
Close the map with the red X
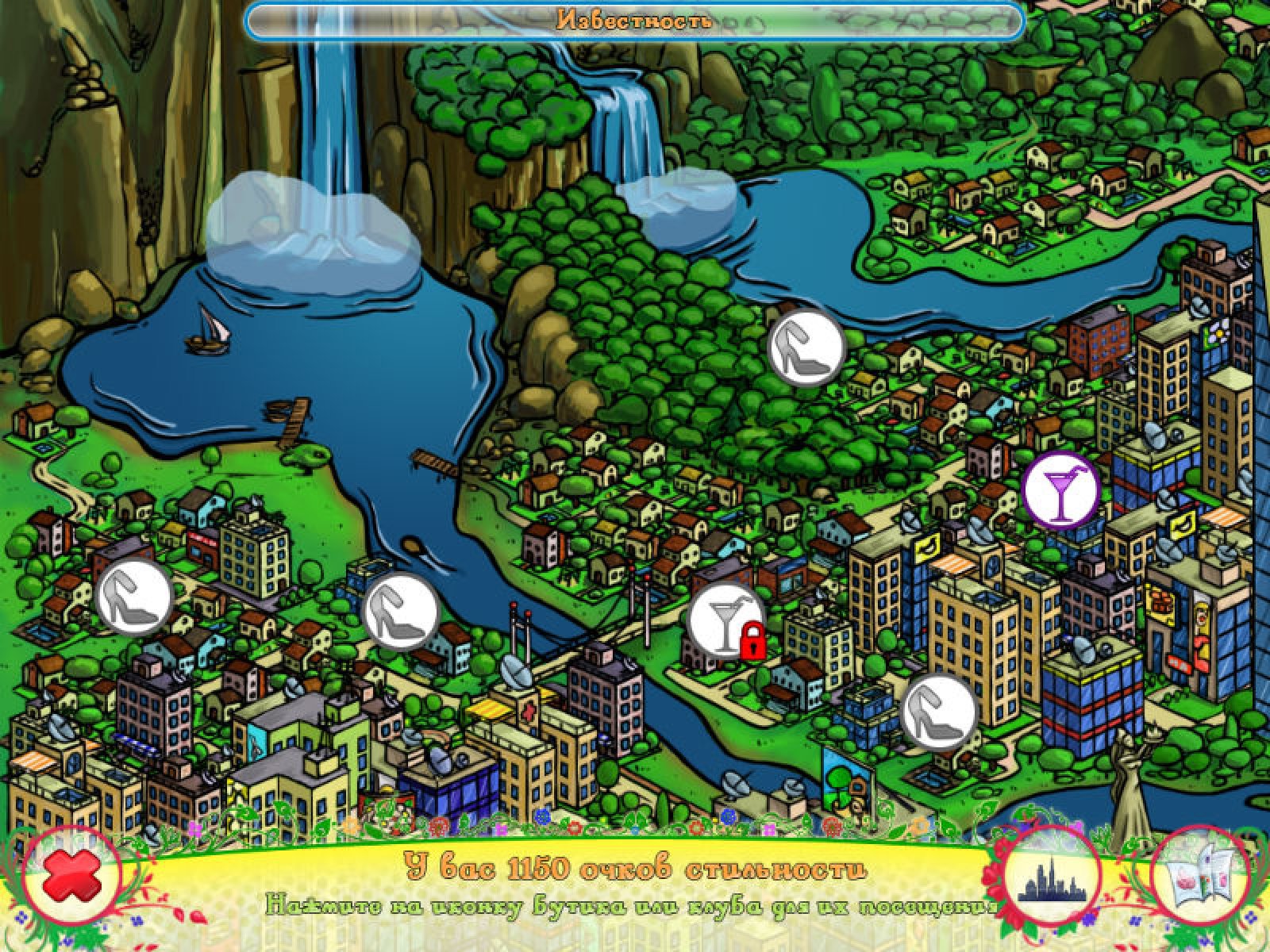coord(72,881)
